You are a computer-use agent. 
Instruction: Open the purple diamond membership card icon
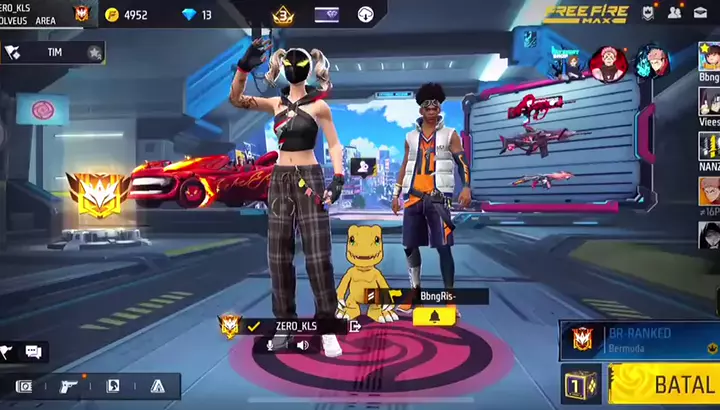point(327,15)
